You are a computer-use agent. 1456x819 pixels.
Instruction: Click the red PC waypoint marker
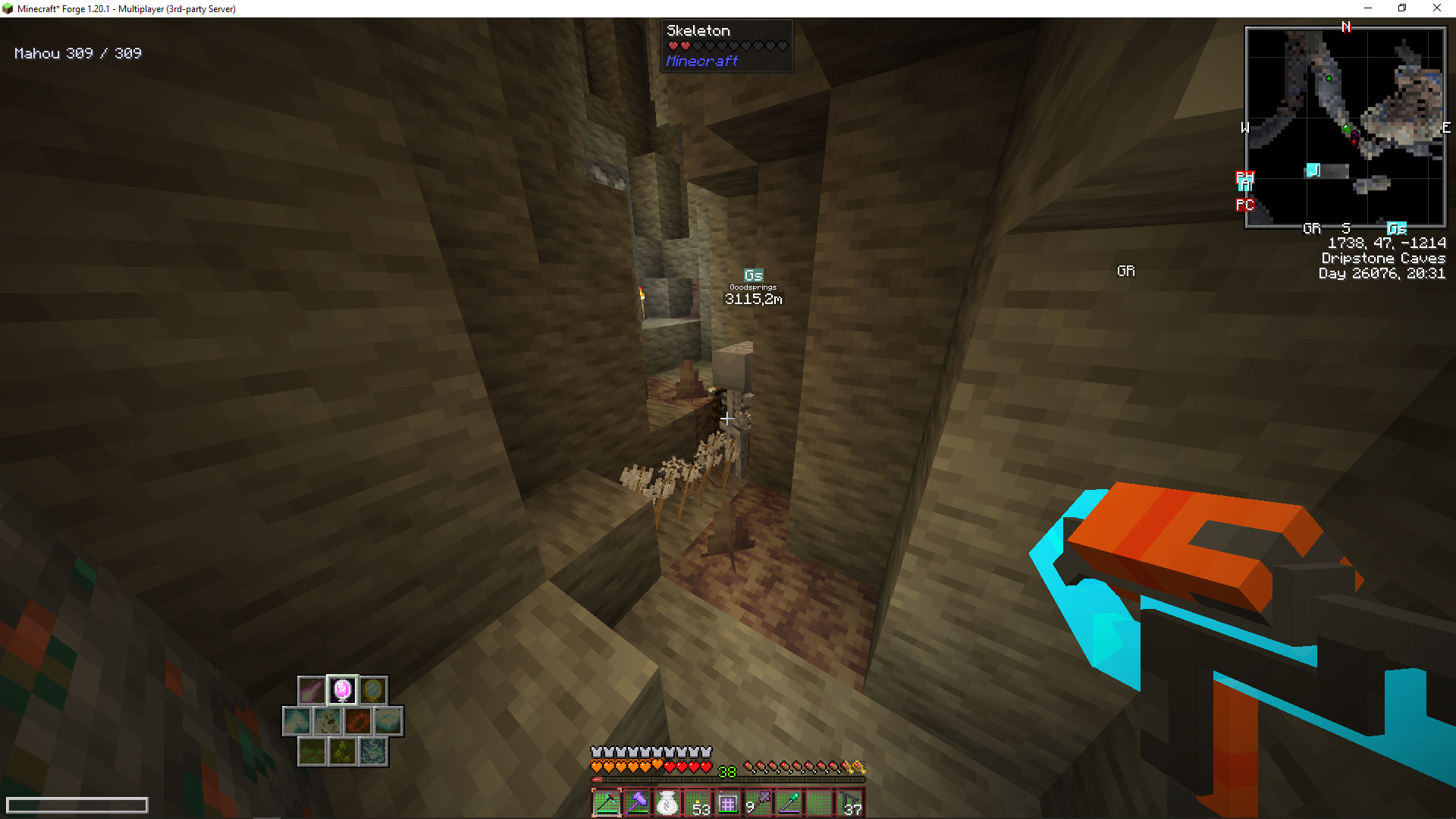1244,205
